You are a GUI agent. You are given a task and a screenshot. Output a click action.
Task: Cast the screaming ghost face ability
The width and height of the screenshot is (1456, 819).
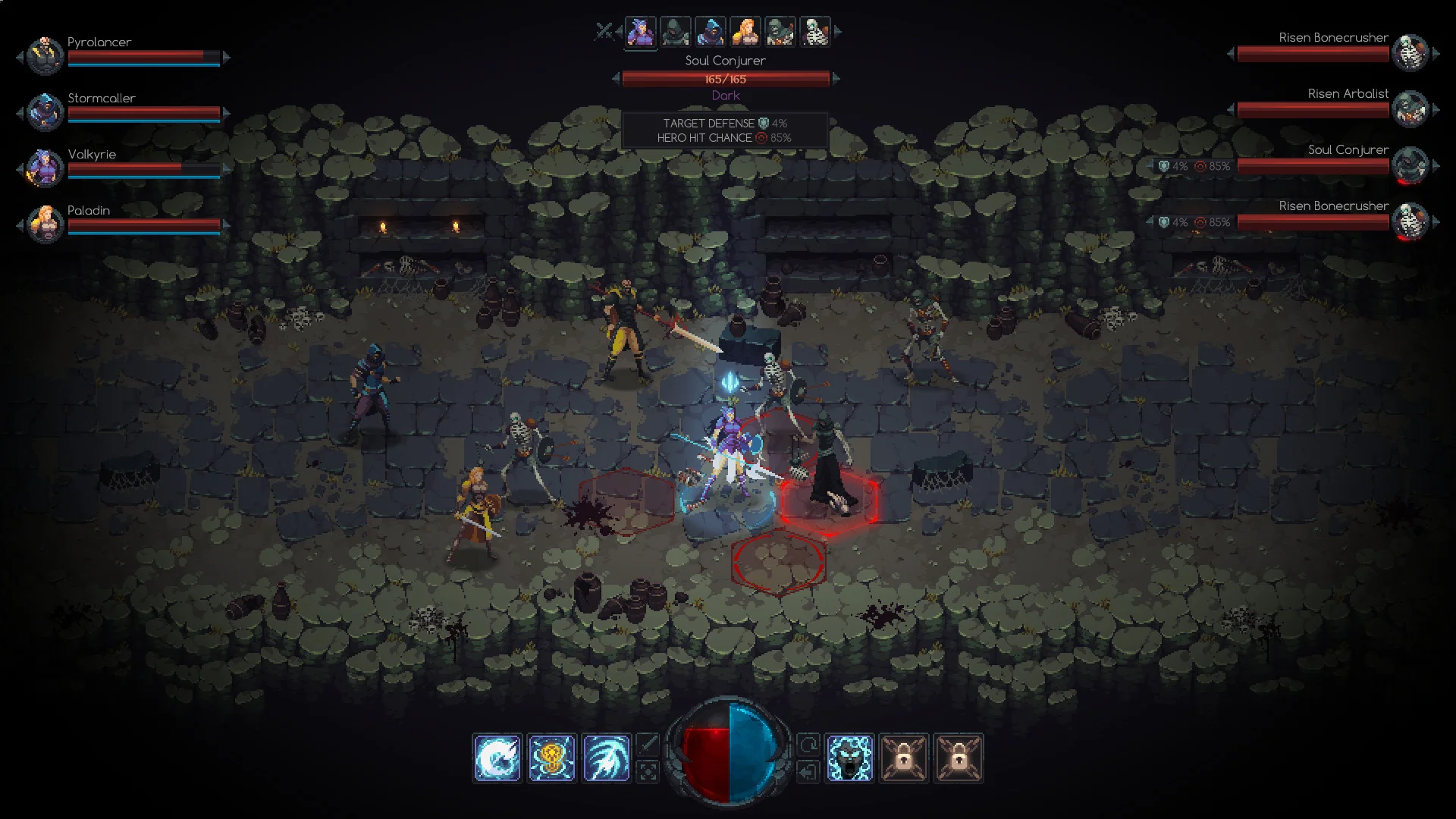click(849, 758)
